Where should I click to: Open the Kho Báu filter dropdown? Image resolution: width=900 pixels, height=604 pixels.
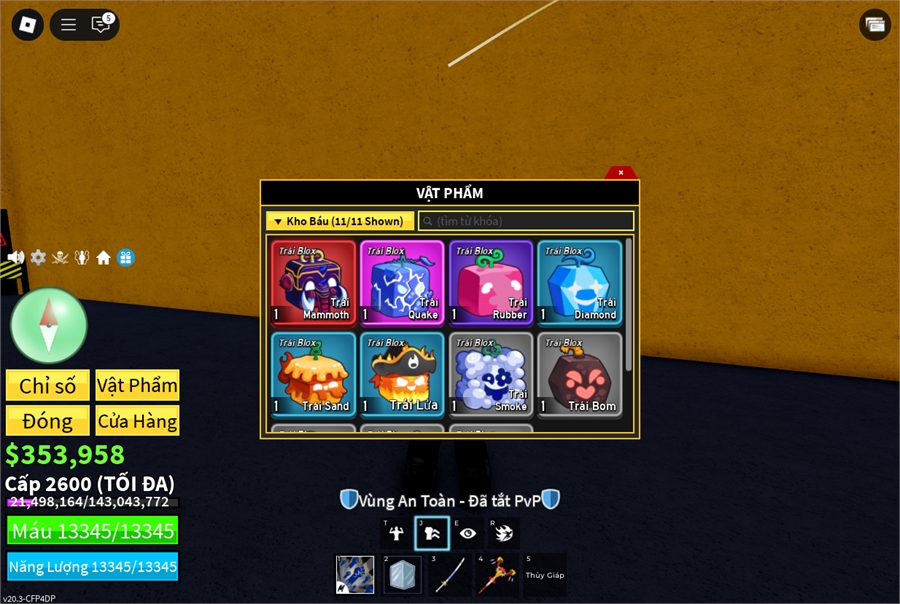point(339,221)
